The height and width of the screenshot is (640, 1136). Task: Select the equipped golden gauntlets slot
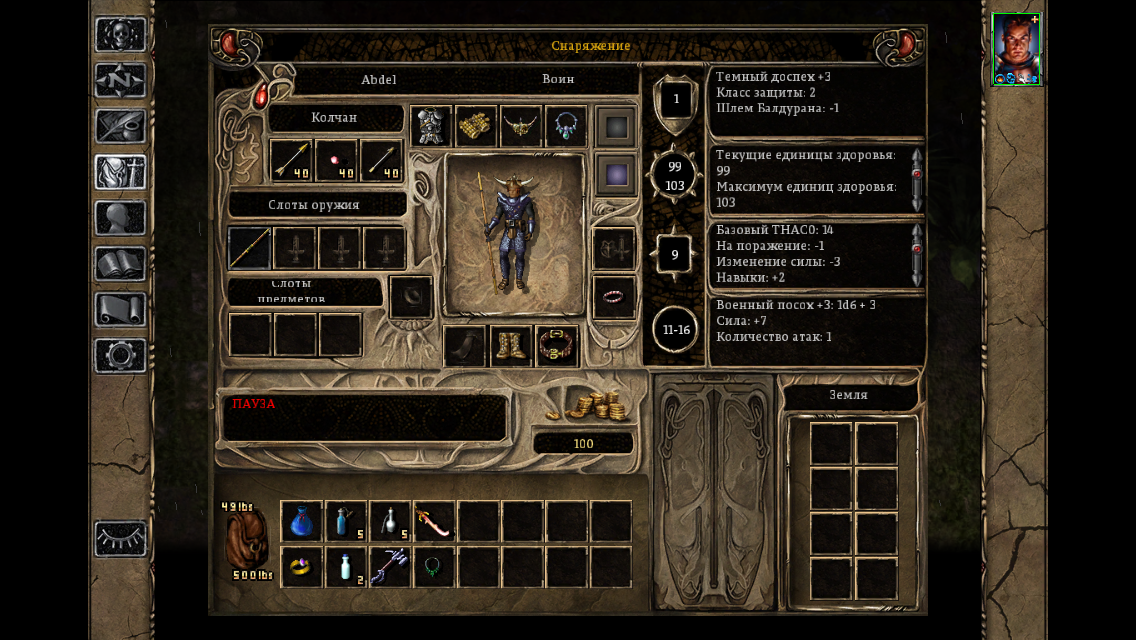(x=477, y=127)
